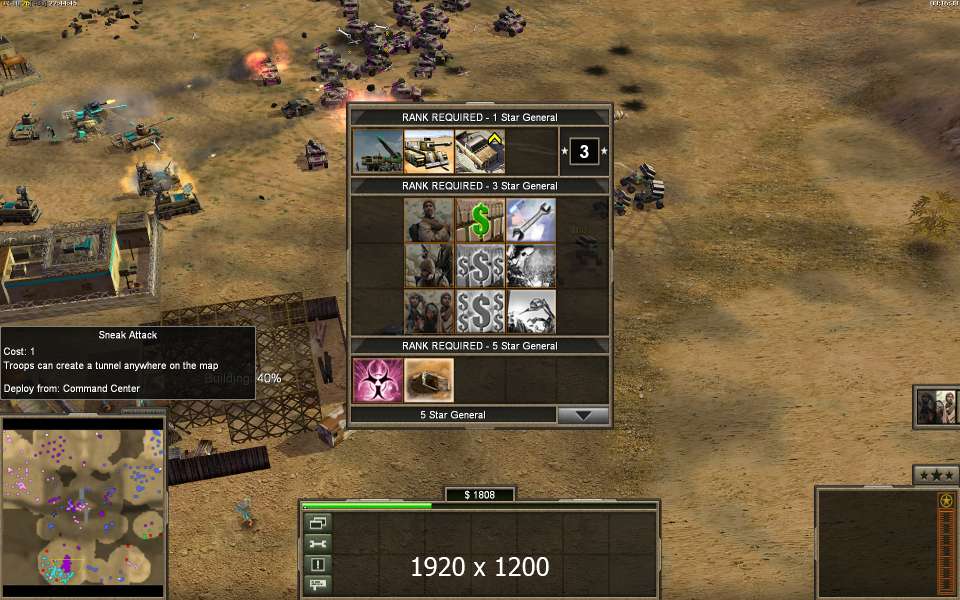This screenshot has height=600, width=960.
Task: Open the three-star general promotion button
Action: point(935,474)
